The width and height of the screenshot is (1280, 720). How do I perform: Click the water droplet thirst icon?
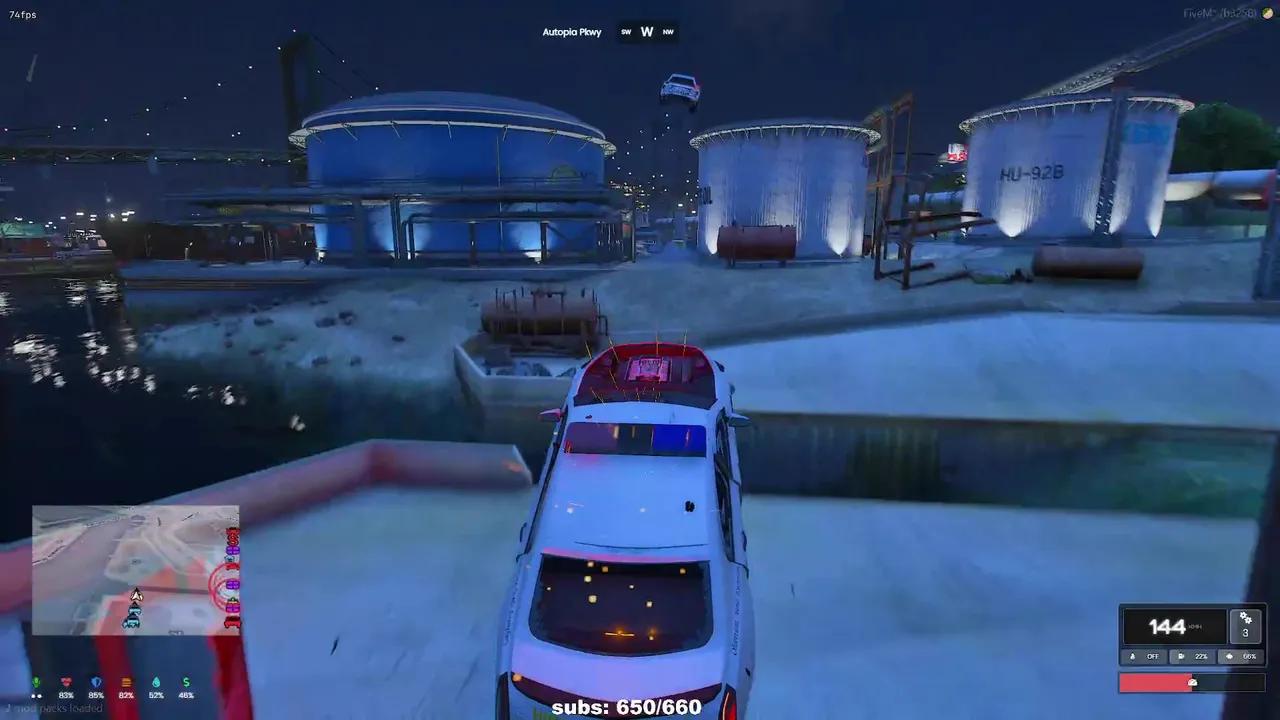pyautogui.click(x=156, y=683)
